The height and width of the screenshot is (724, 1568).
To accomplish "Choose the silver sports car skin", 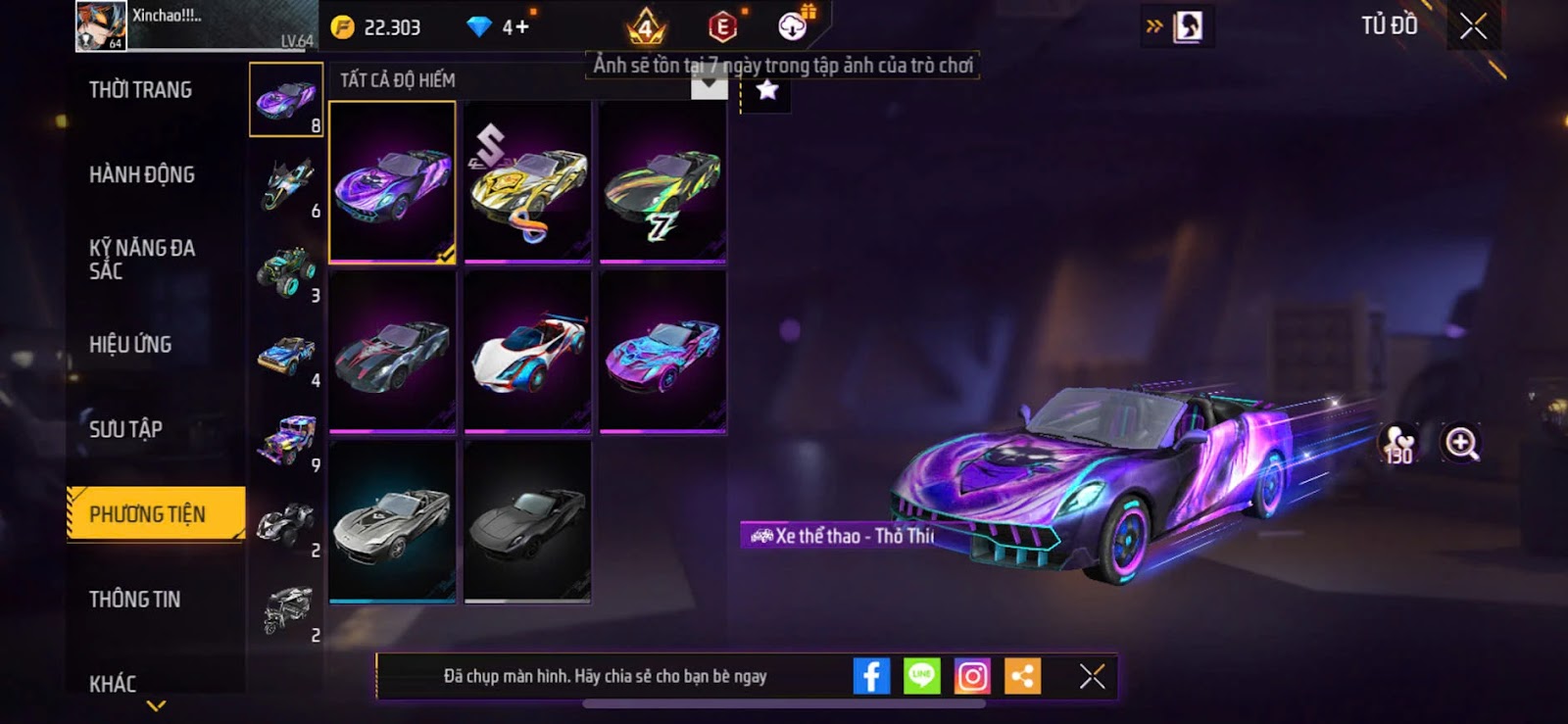I will coord(392,521).
